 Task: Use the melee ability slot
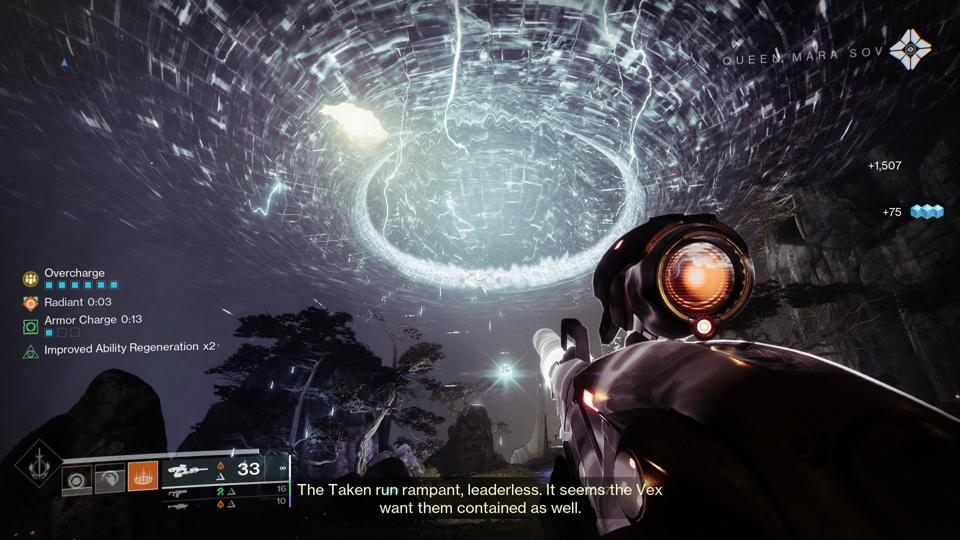point(110,478)
